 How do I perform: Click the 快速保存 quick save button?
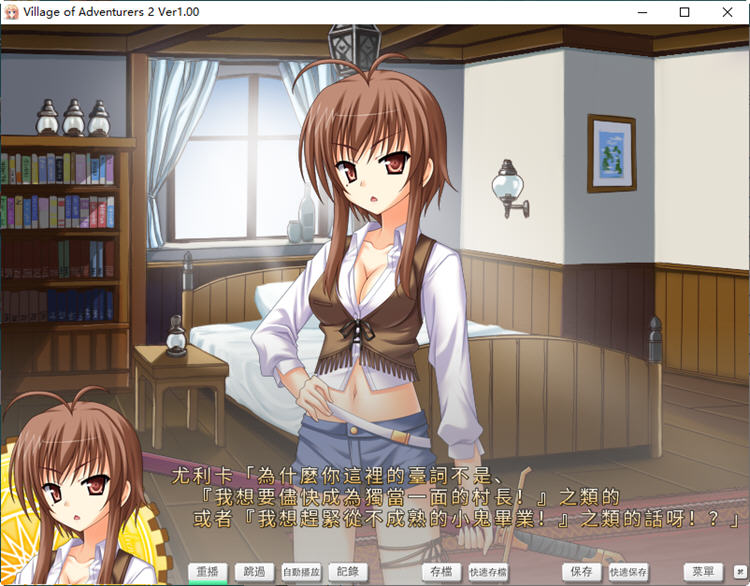point(628,572)
